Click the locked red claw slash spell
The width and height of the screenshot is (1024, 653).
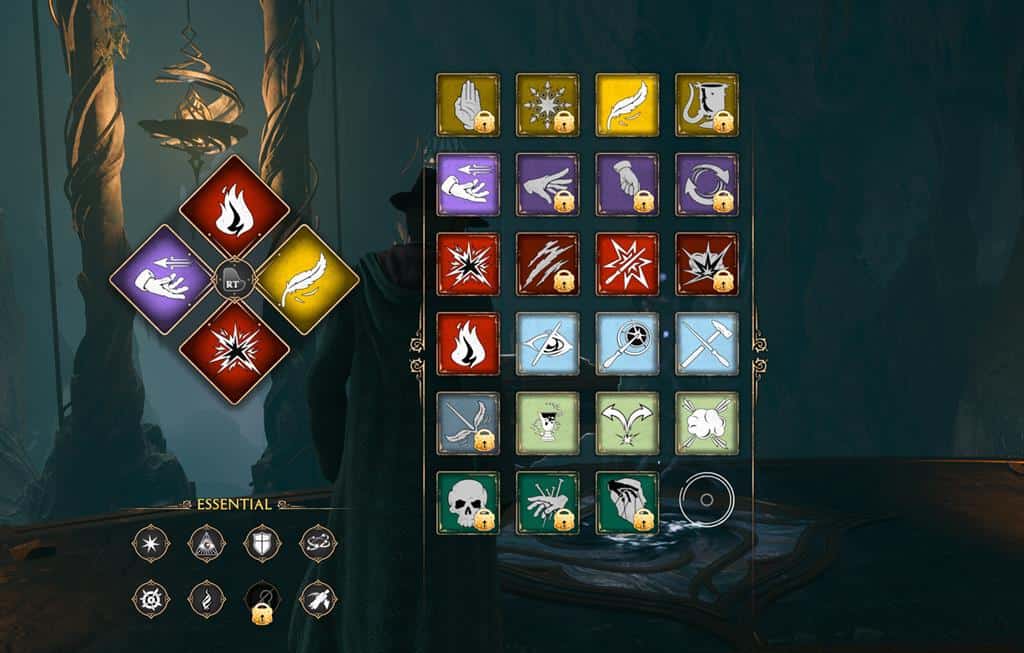[x=548, y=264]
